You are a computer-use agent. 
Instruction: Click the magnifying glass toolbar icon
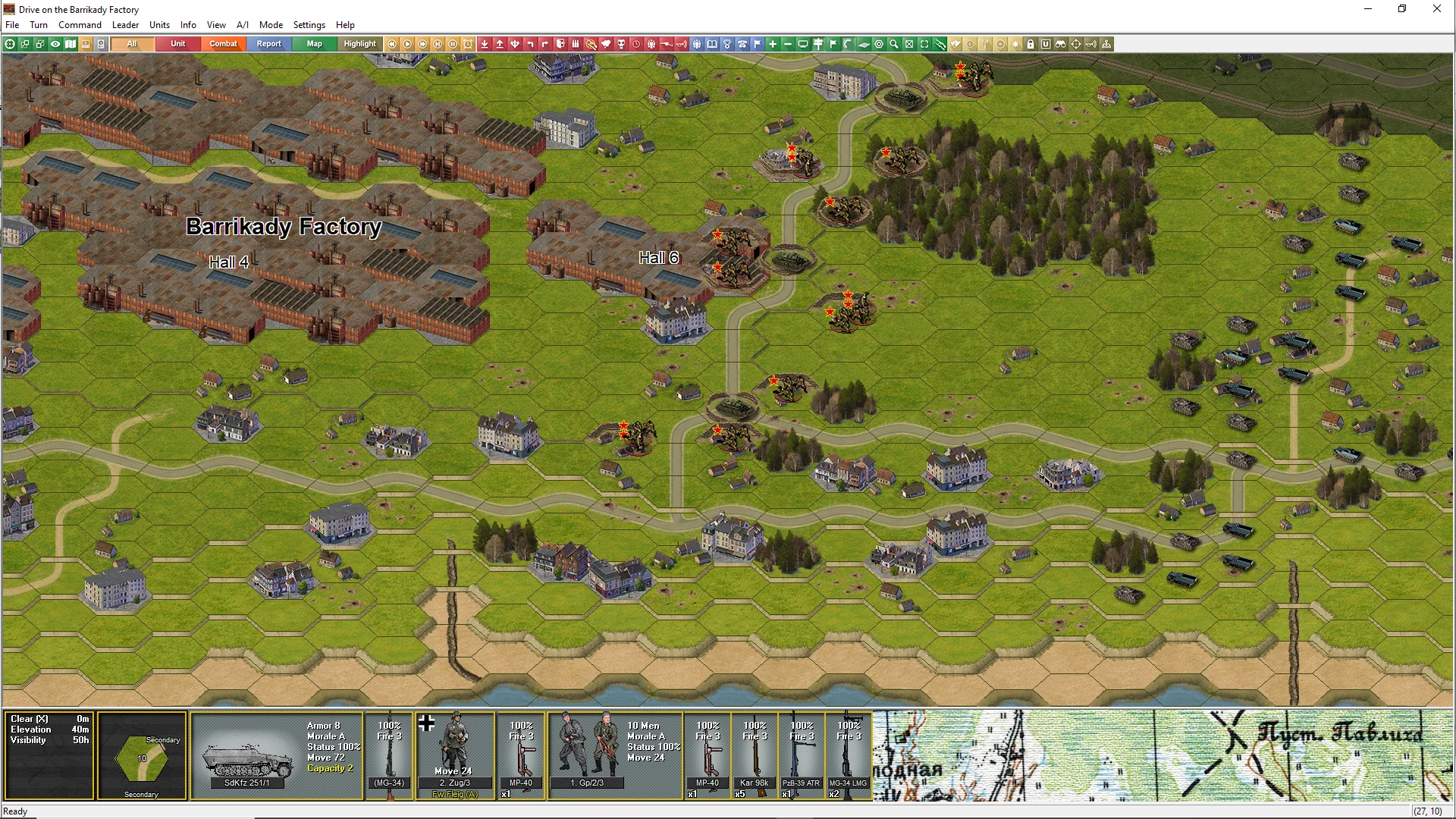[894, 44]
